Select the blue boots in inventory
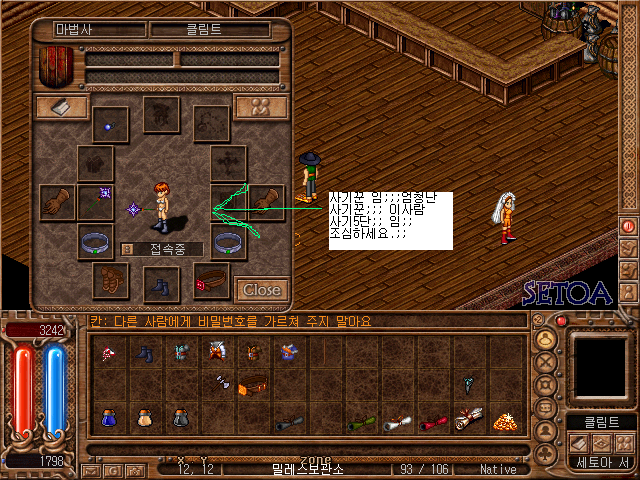 tap(145, 352)
